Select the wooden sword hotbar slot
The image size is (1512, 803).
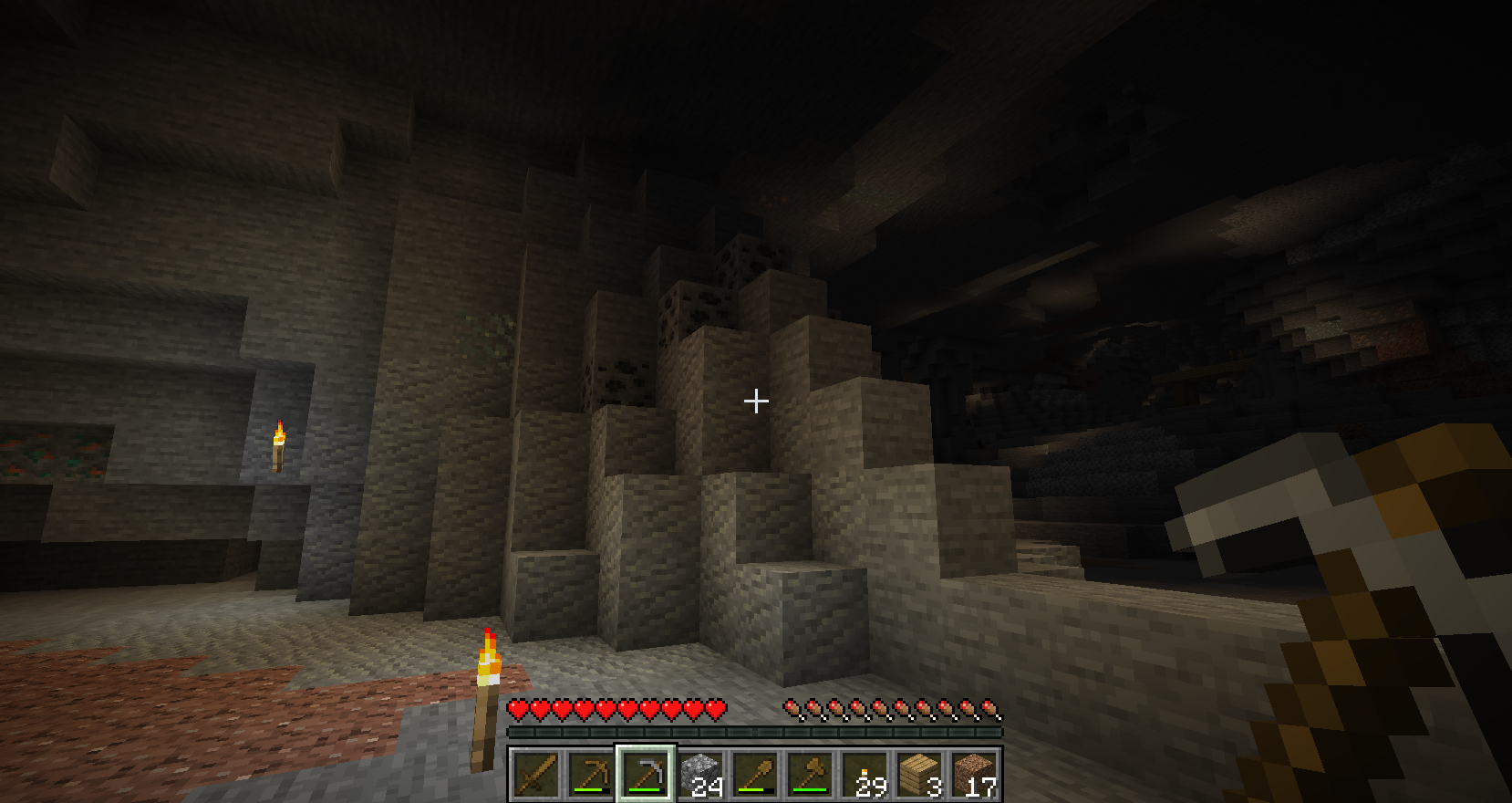(x=536, y=774)
